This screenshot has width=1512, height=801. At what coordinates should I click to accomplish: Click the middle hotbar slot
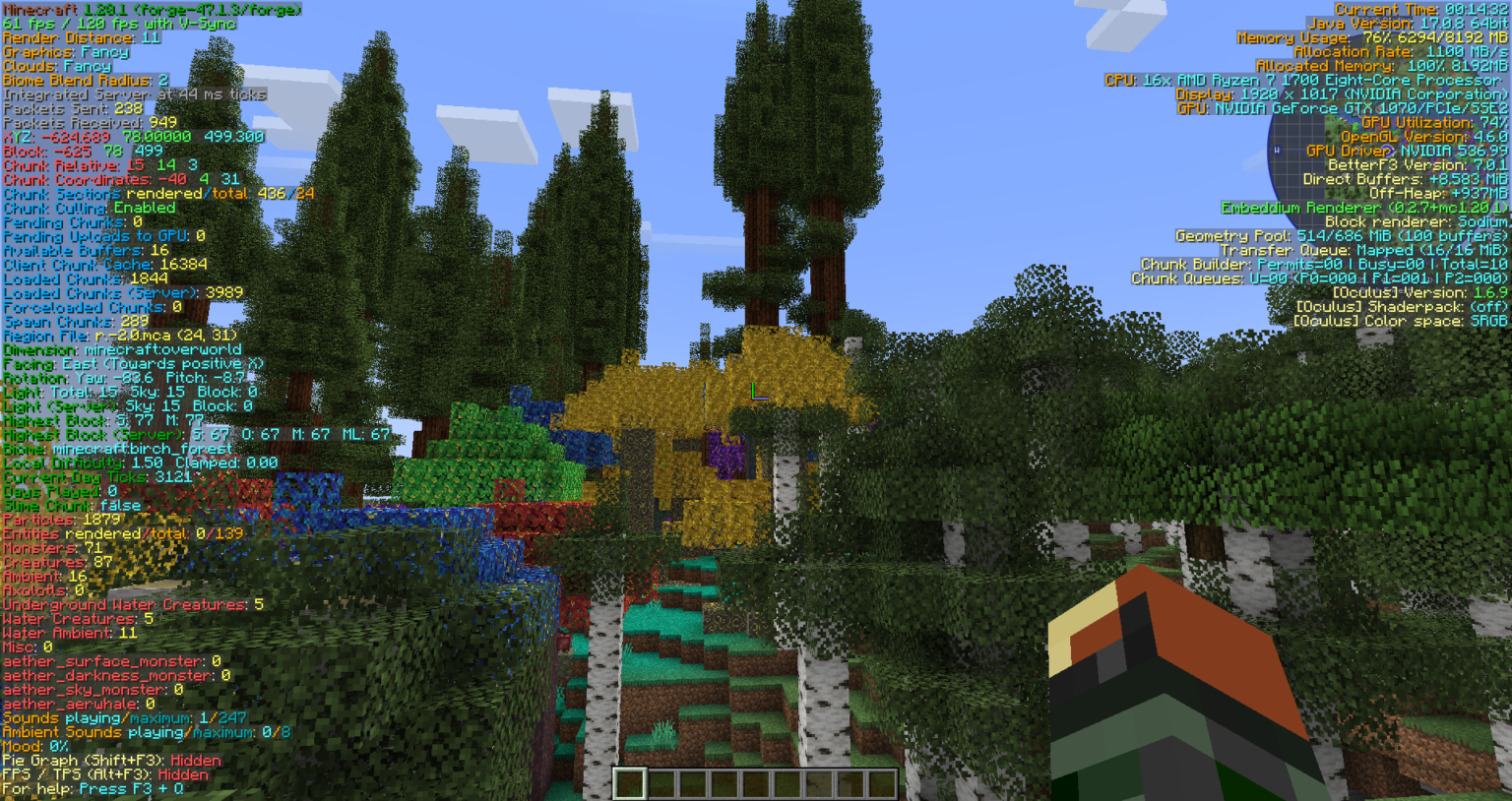[x=756, y=780]
